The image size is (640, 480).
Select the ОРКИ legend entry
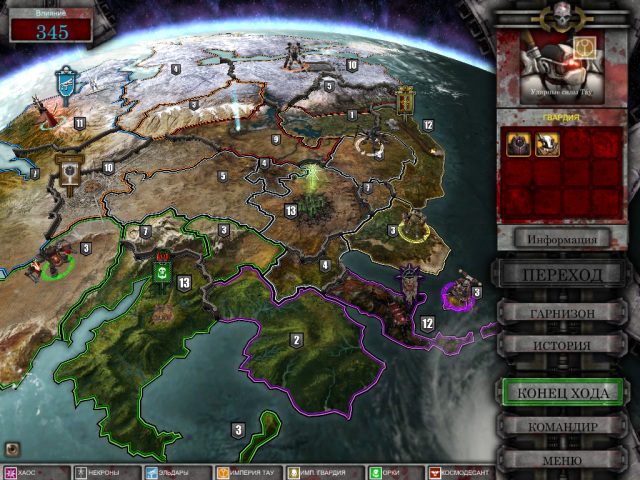coord(388,472)
